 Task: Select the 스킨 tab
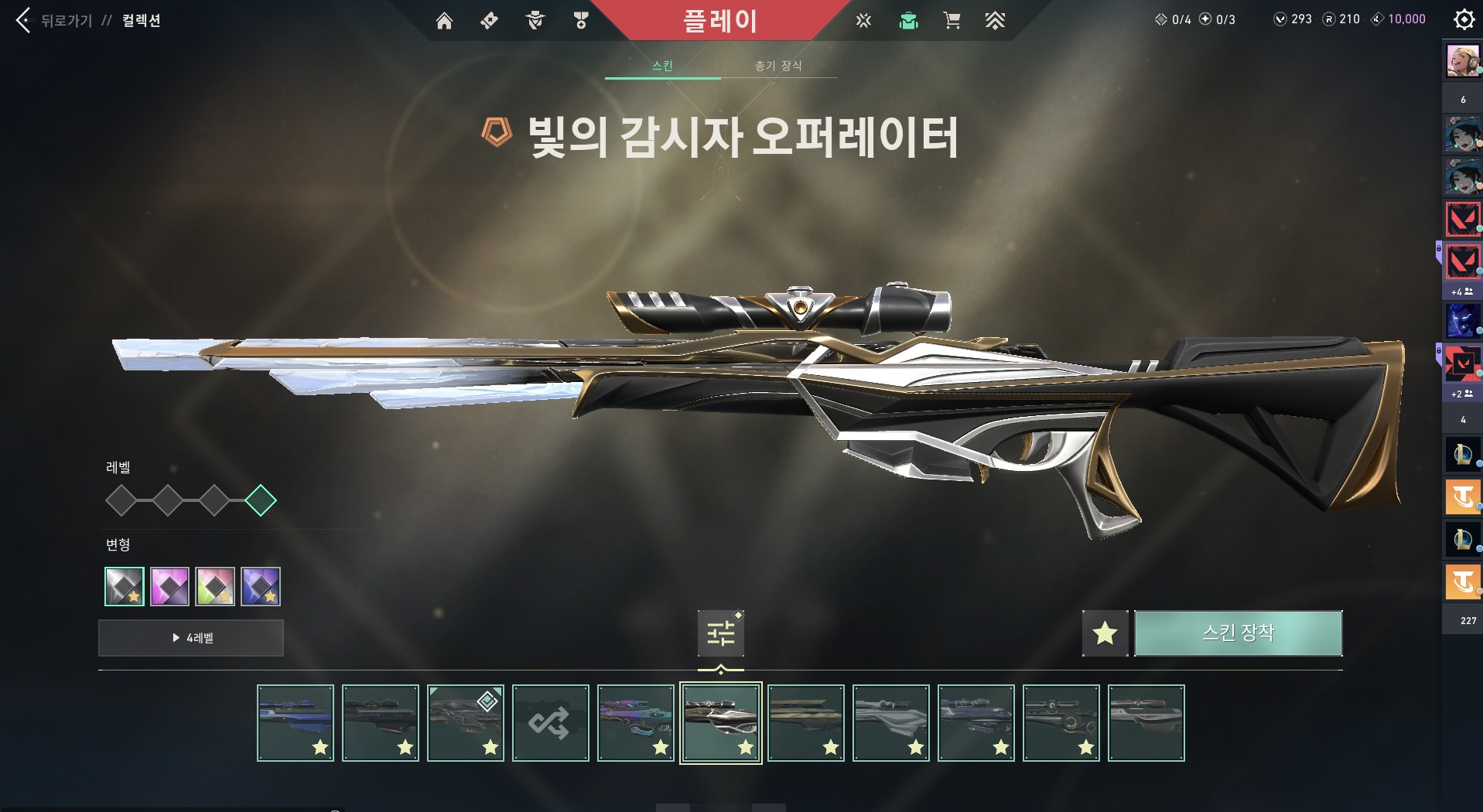(x=662, y=66)
